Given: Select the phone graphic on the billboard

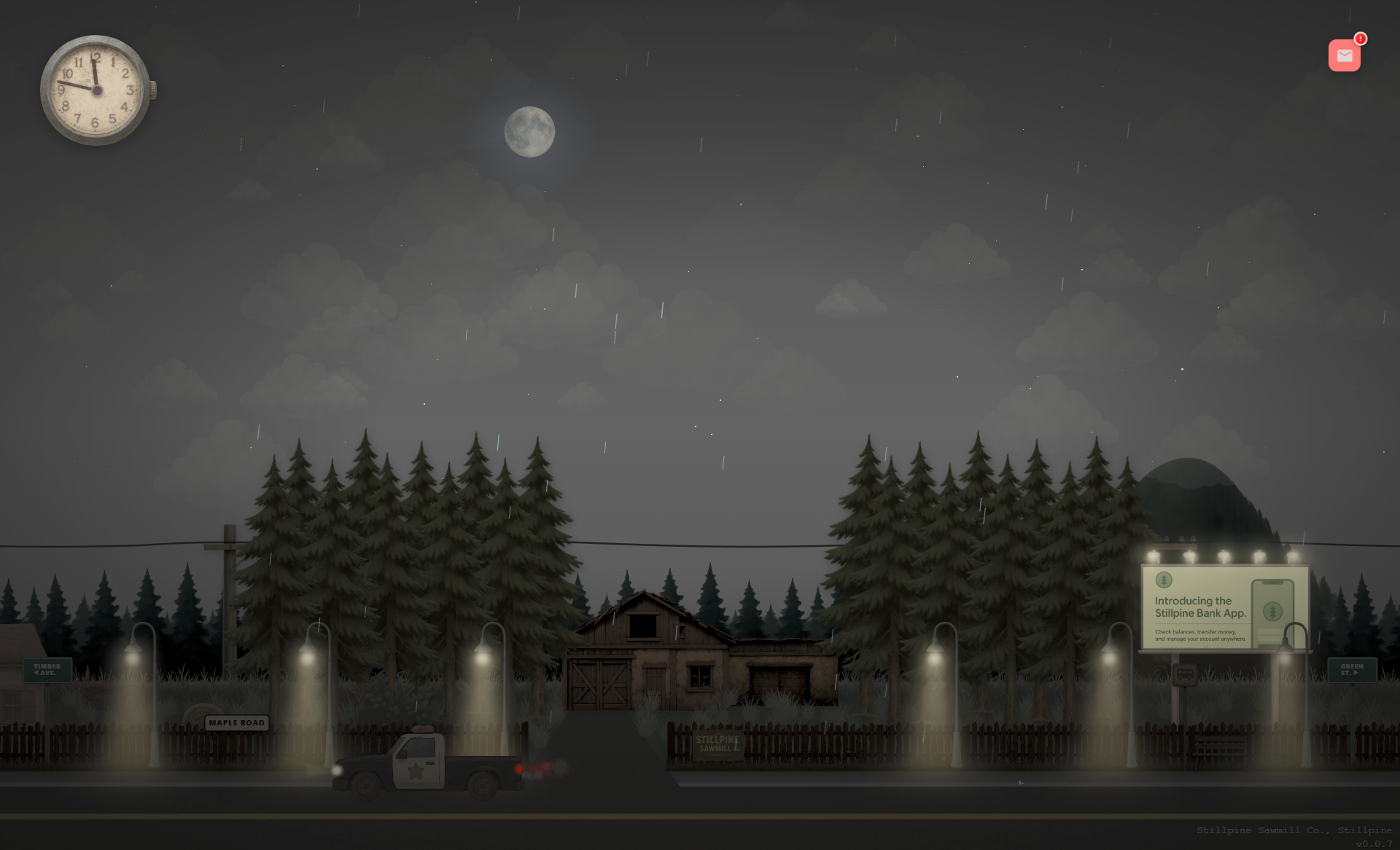Looking at the screenshot, I should click(1273, 611).
